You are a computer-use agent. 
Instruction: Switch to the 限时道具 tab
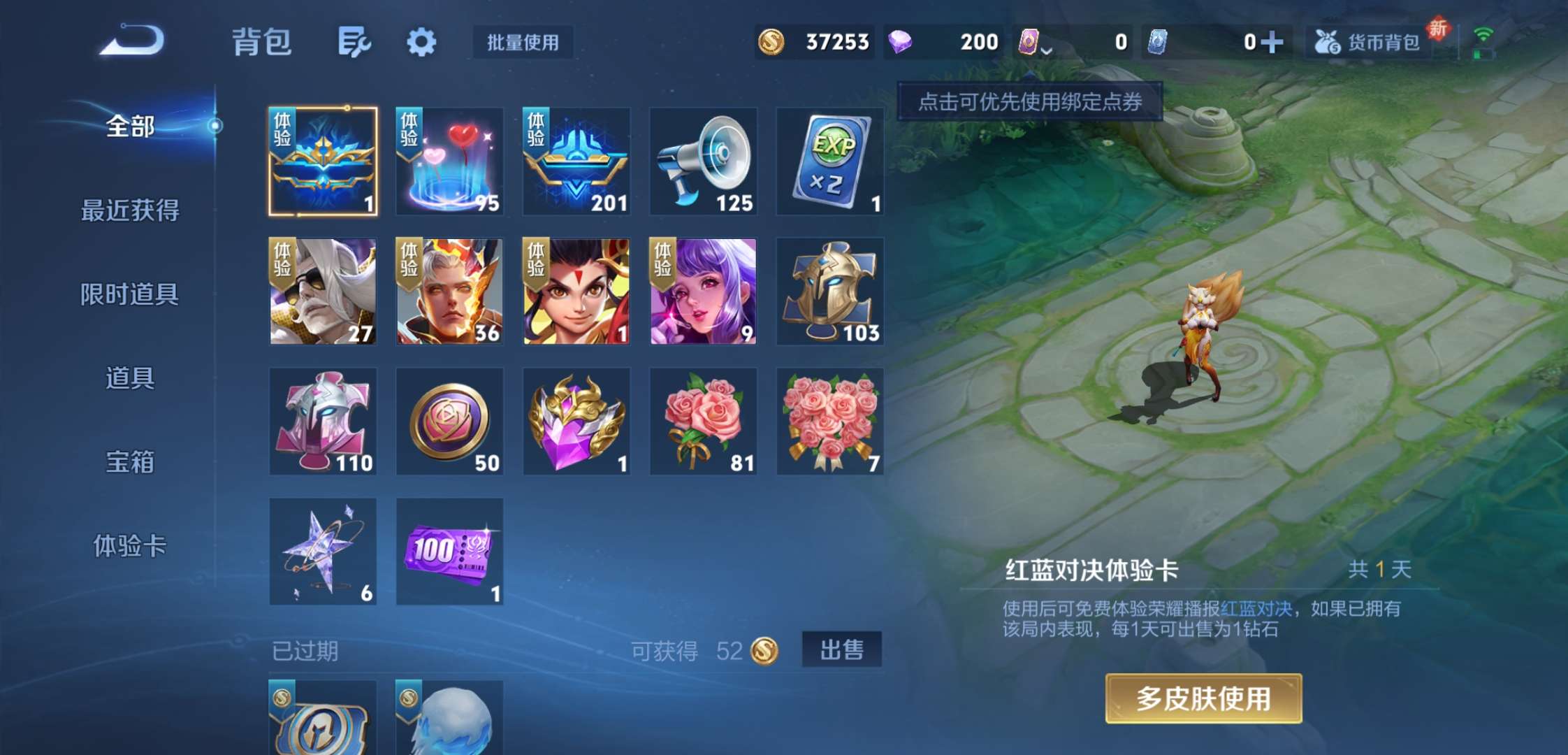[129, 295]
